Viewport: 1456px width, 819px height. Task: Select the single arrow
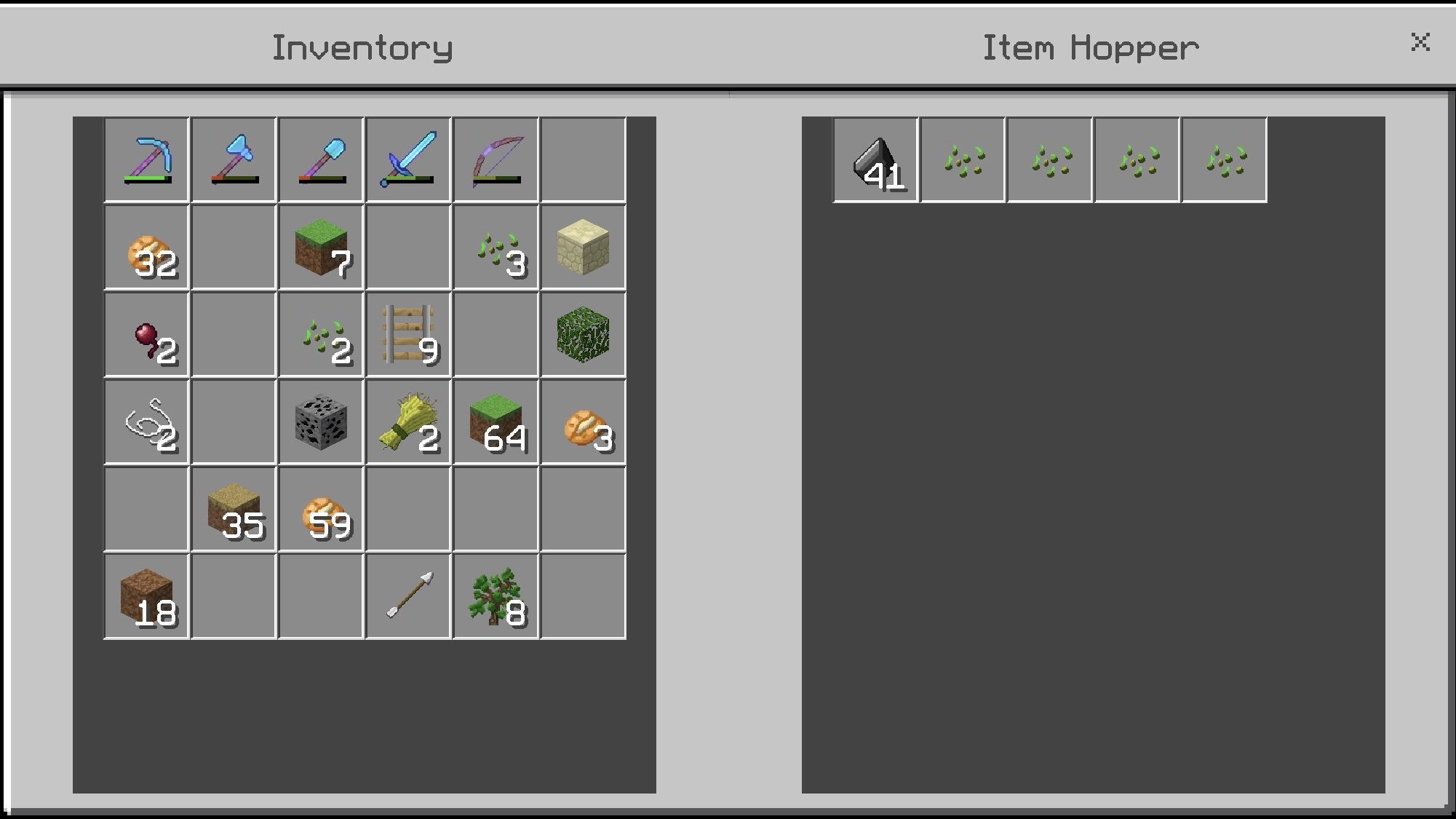(408, 596)
